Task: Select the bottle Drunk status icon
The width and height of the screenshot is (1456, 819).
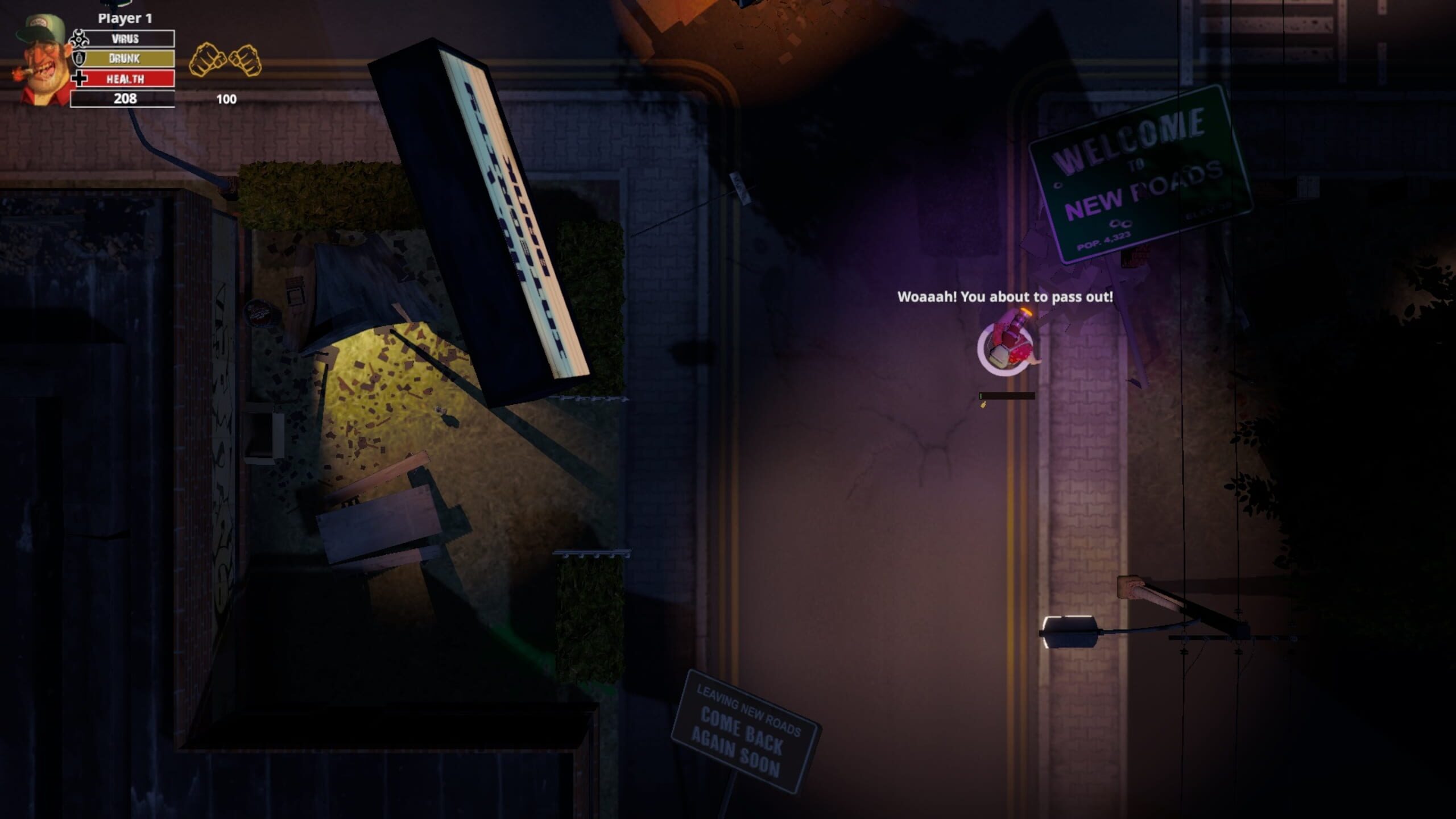Action: (x=78, y=60)
